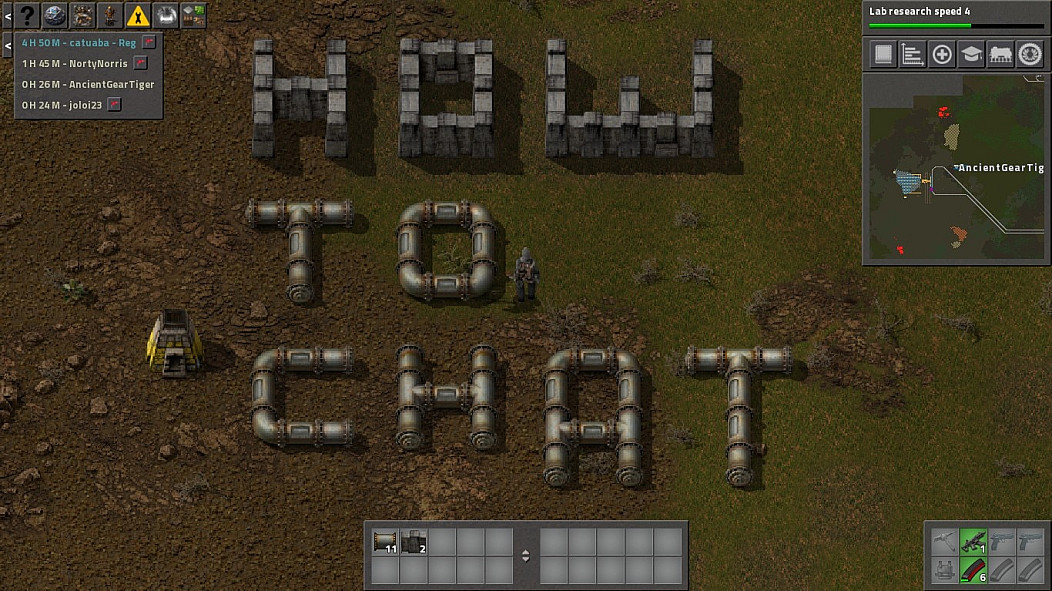Open the technology graduation cap button
Screen dimensions: 1052x591
click(x=971, y=54)
